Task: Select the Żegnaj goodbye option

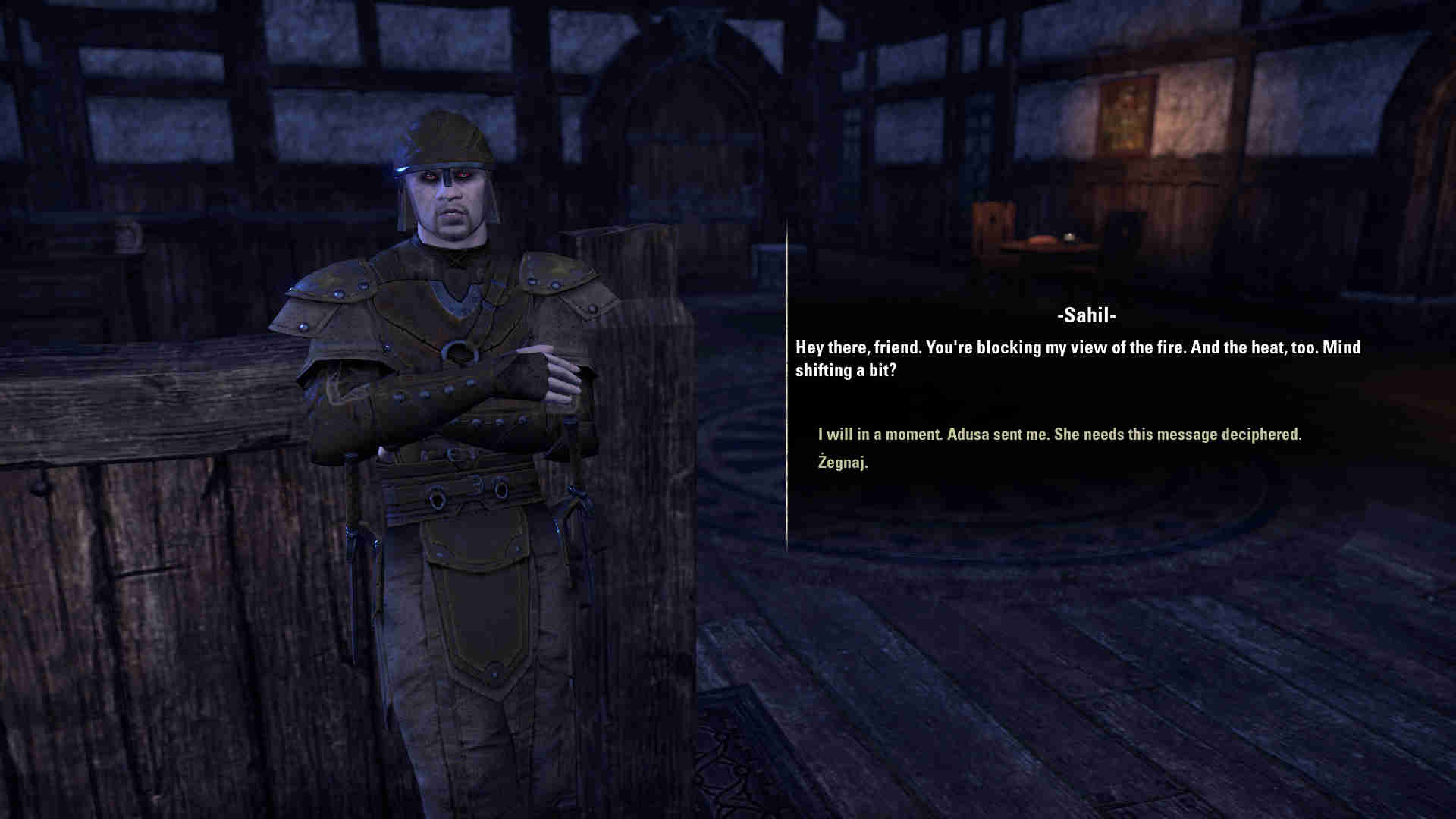Action: tap(843, 462)
